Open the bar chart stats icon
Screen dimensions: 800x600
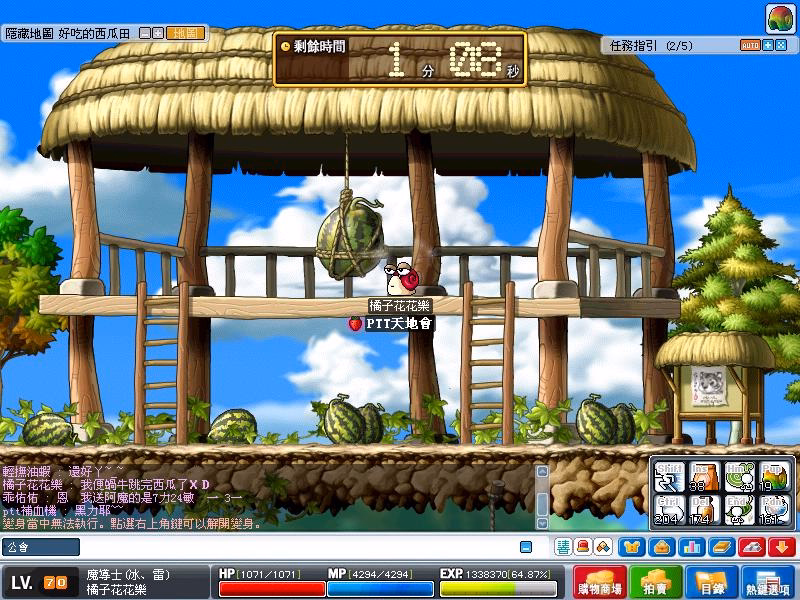pos(690,547)
